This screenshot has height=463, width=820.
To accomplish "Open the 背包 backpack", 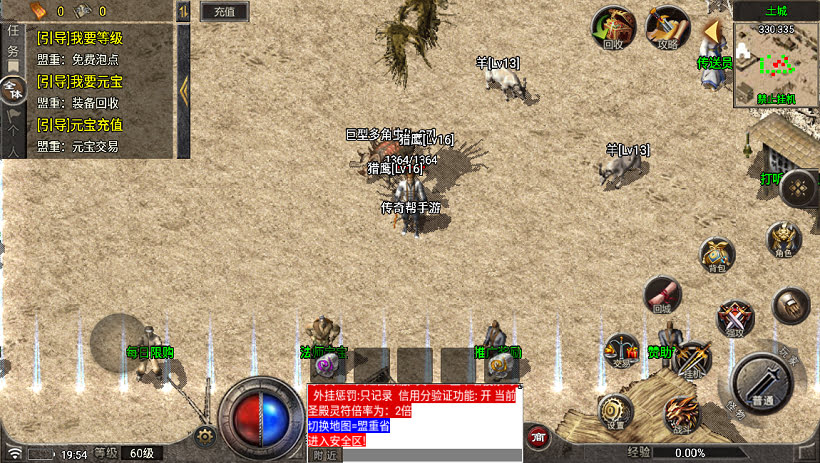I will tap(716, 254).
